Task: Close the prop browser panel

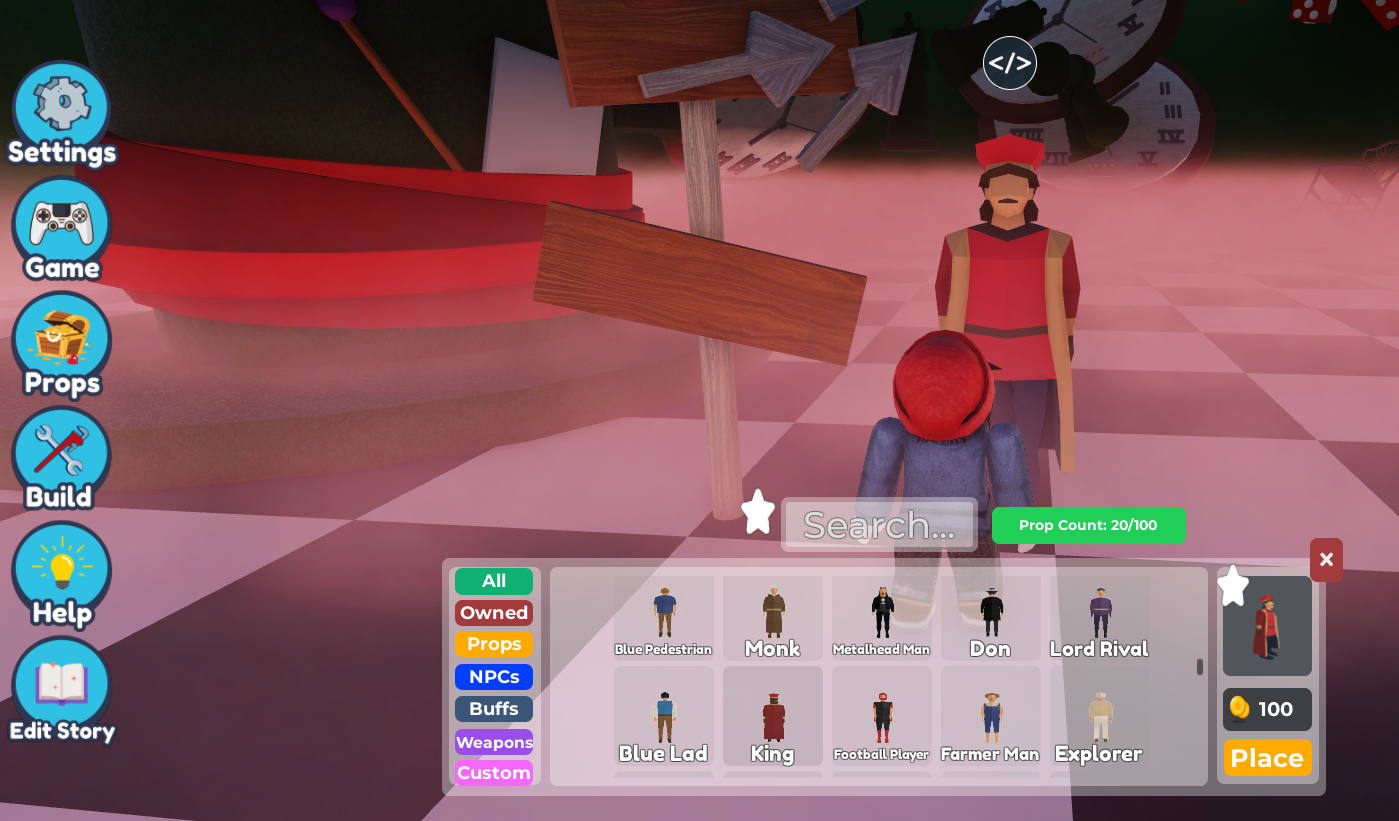Action: (1326, 560)
